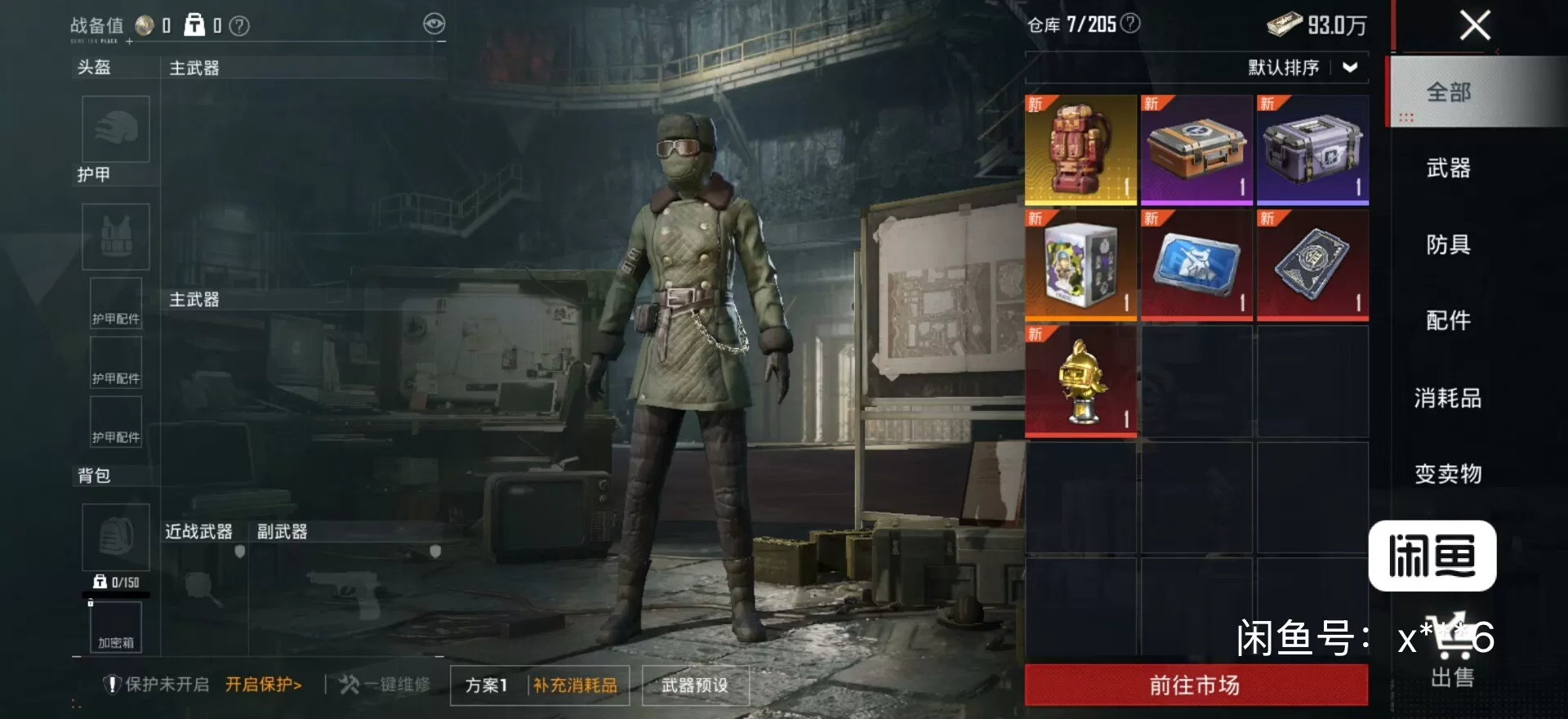Click the 前往市场 red button
Screen dimensions: 1568x719
coord(1196,685)
